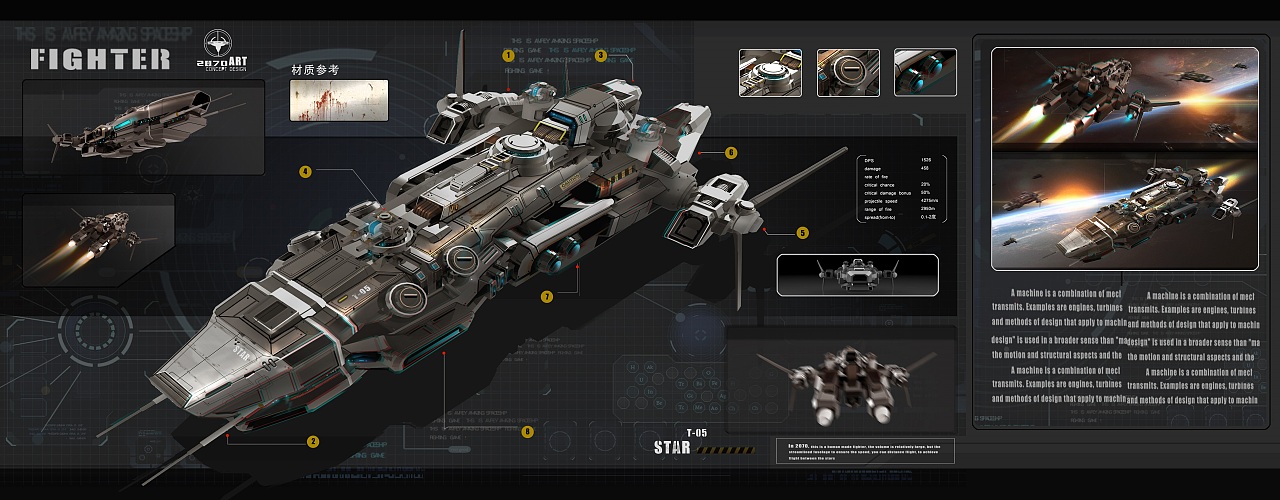This screenshot has width=1280, height=500.
Task: Open the blue engine pods detail thumbnail
Action: pyautogui.click(x=925, y=73)
